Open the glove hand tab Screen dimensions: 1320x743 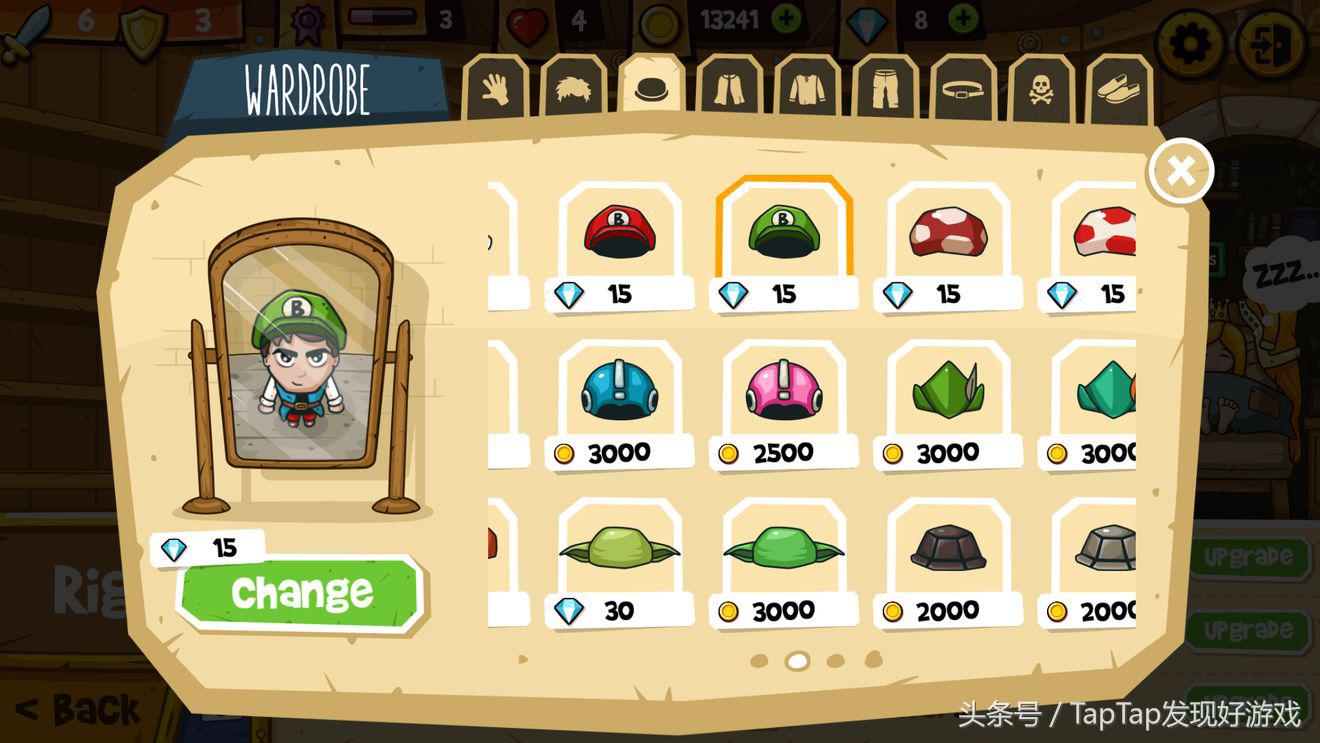pos(495,91)
